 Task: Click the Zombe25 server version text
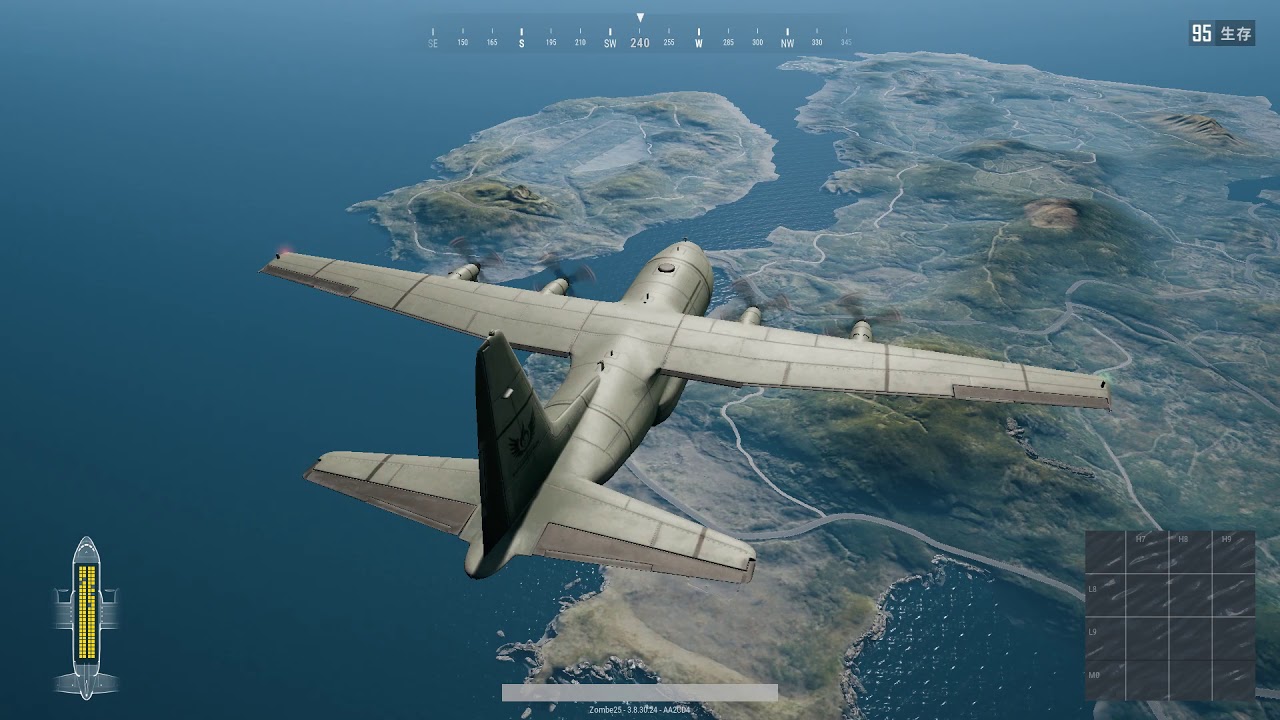(605, 710)
